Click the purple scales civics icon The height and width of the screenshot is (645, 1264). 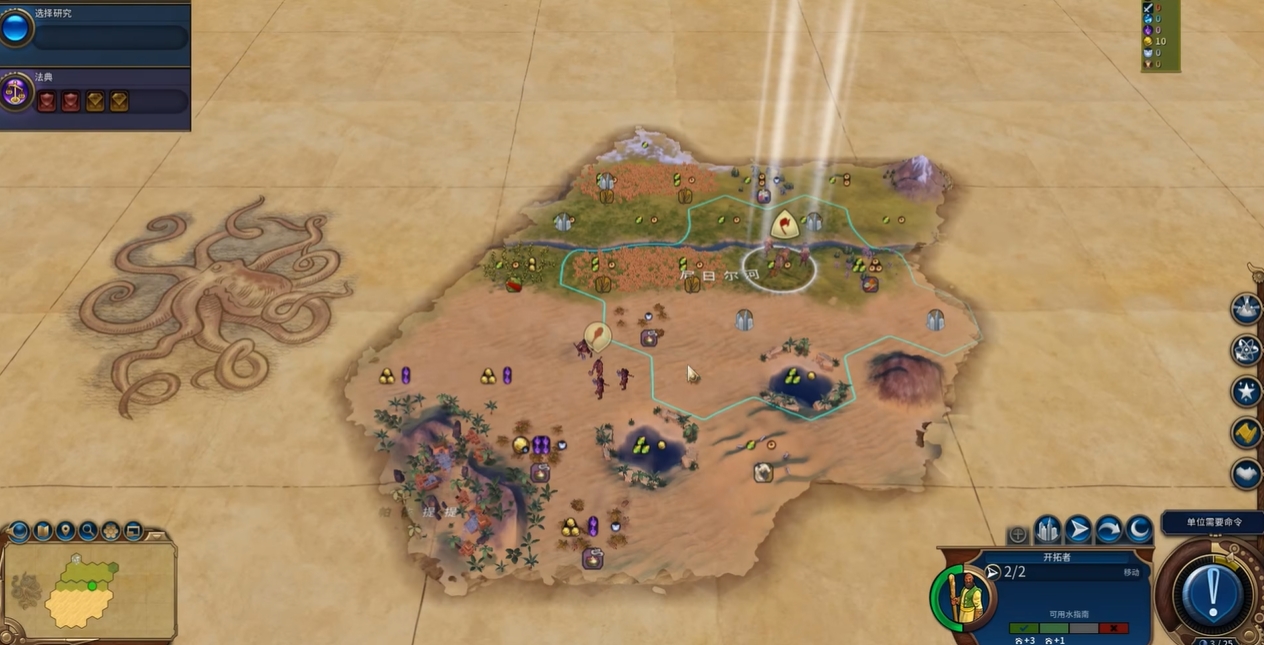(x=16, y=91)
